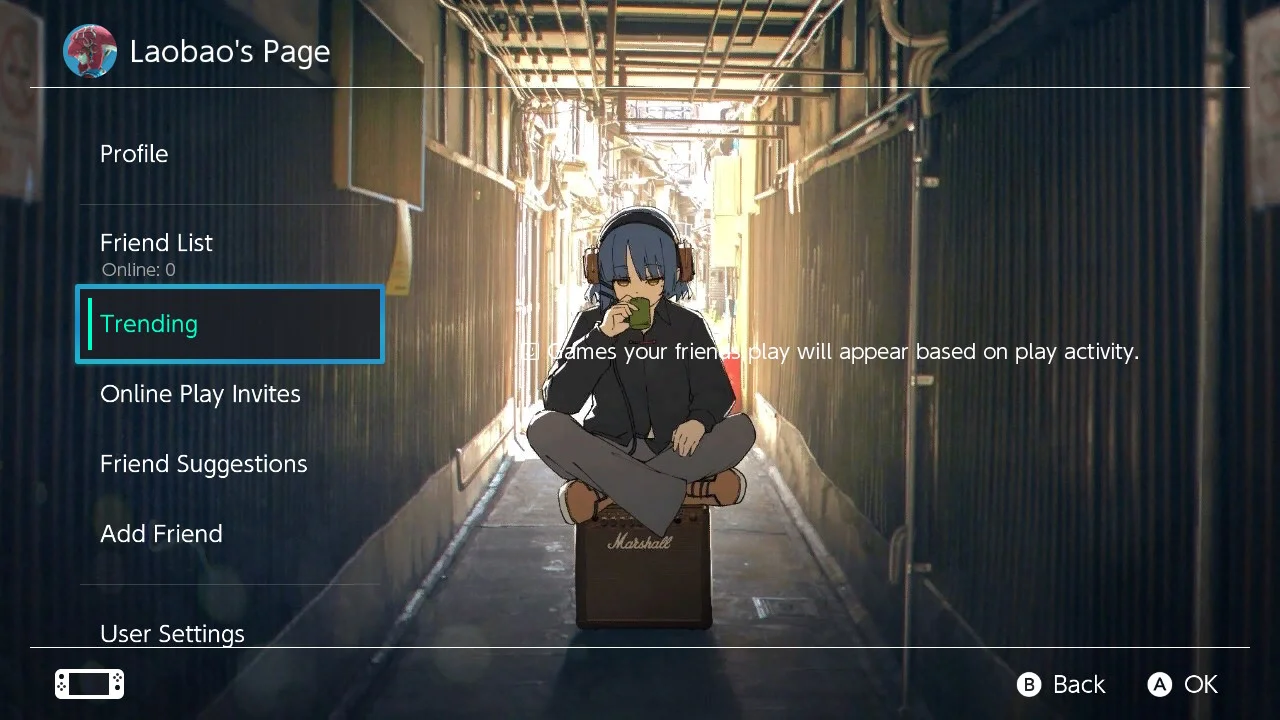
Task: Switch to Online Play Invites
Action: click(200, 393)
